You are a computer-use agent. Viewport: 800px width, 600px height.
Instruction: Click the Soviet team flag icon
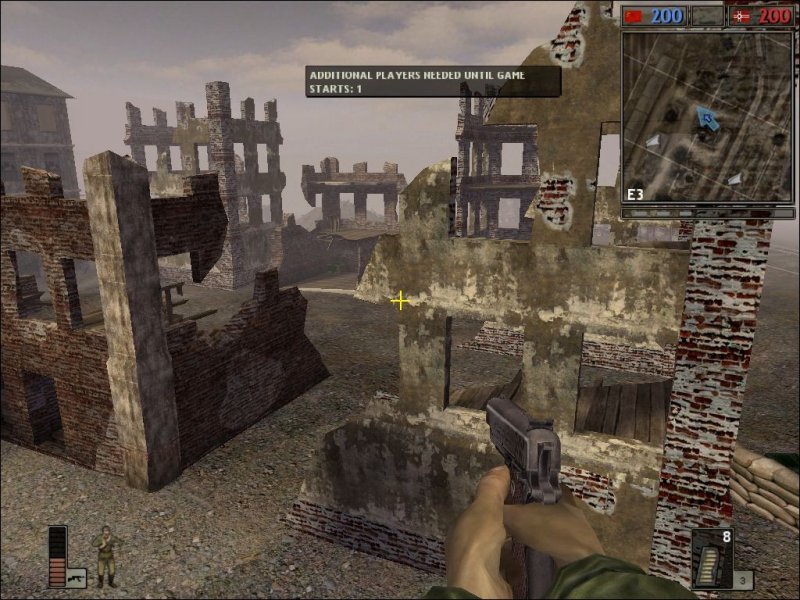click(634, 16)
